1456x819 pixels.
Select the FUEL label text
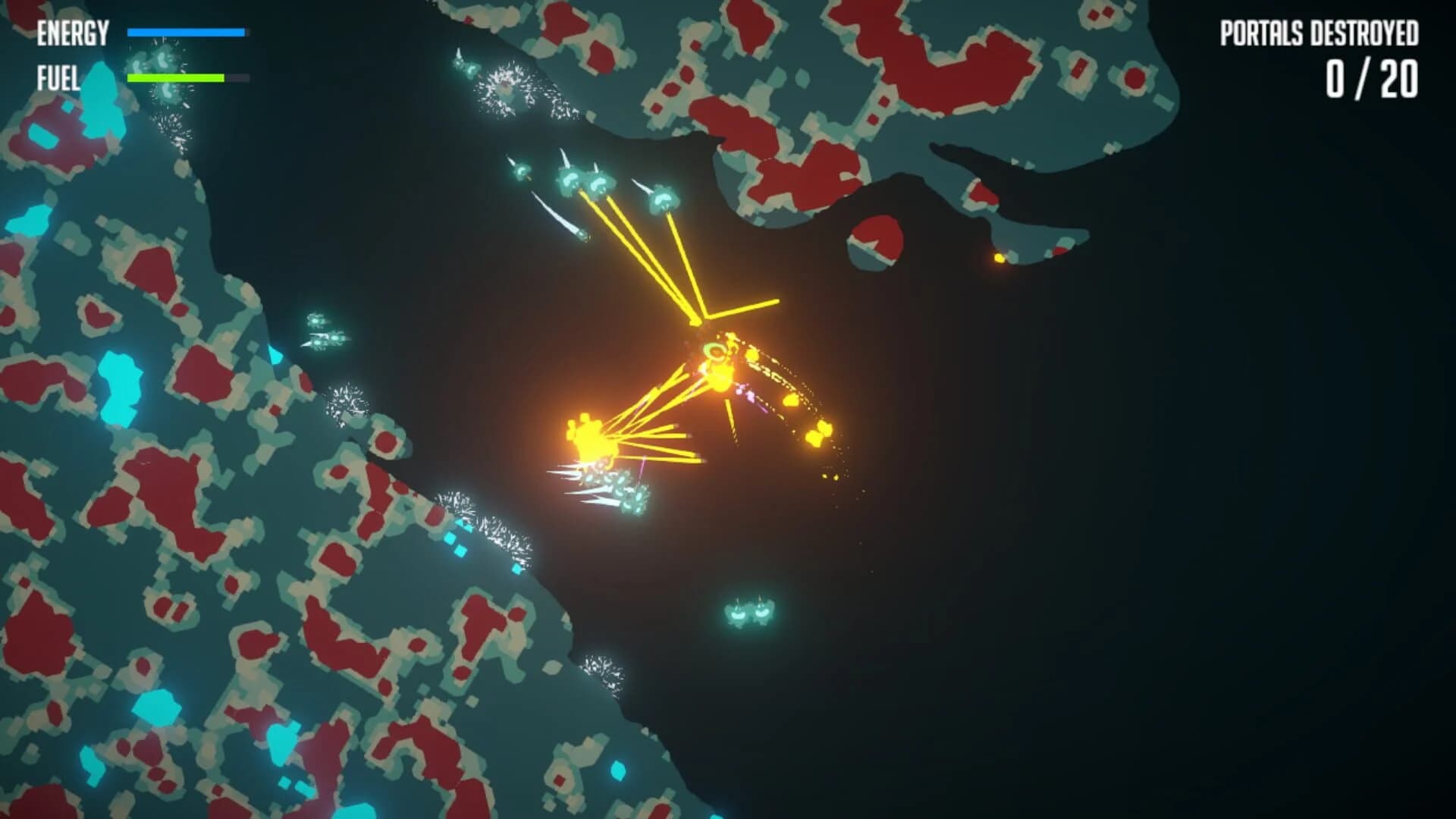coord(58,77)
